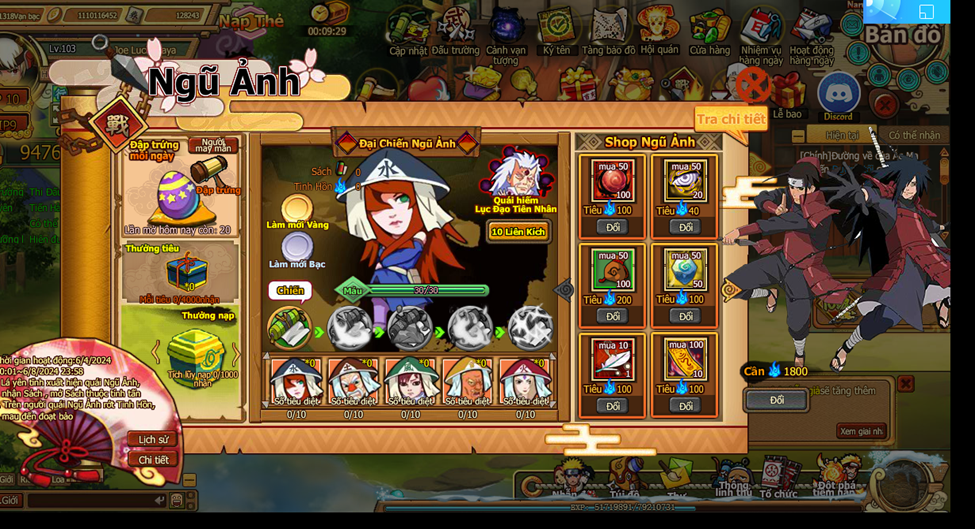Close the Ngũ Ảnh event window
Image resolution: width=975 pixels, height=529 pixels.
(755, 85)
